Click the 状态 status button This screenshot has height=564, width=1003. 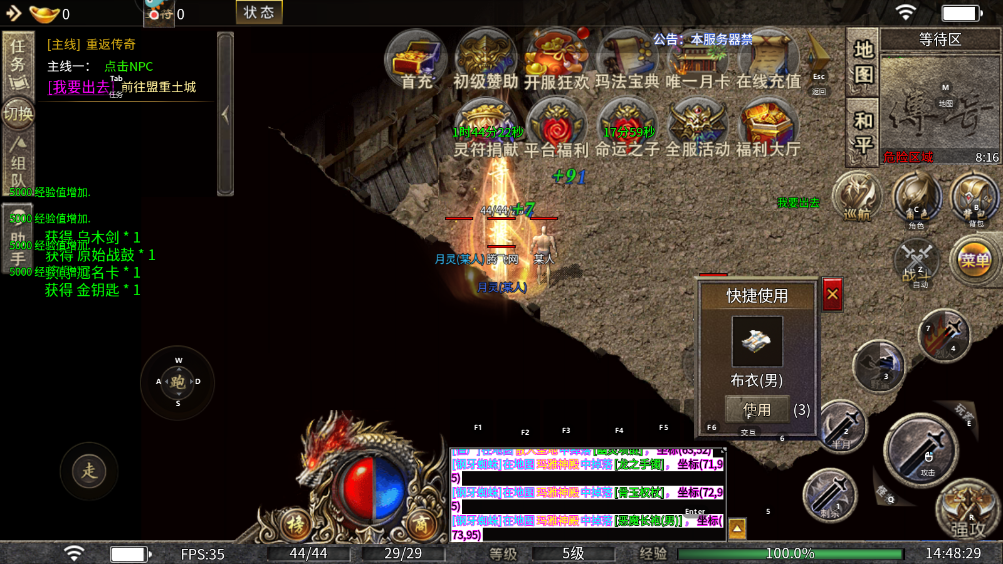(259, 13)
